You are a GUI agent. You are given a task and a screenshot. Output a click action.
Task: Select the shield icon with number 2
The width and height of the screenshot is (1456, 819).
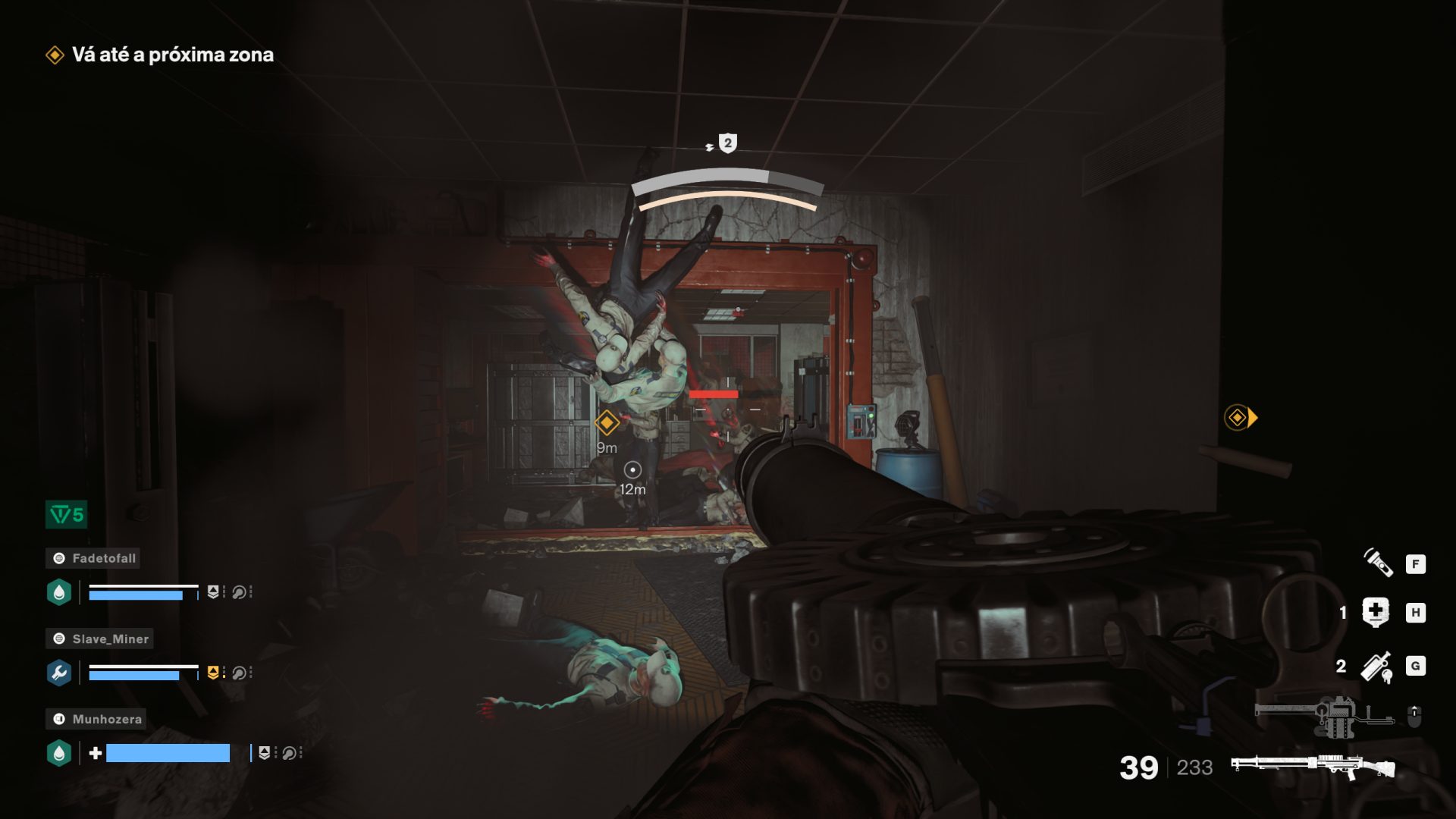(727, 143)
